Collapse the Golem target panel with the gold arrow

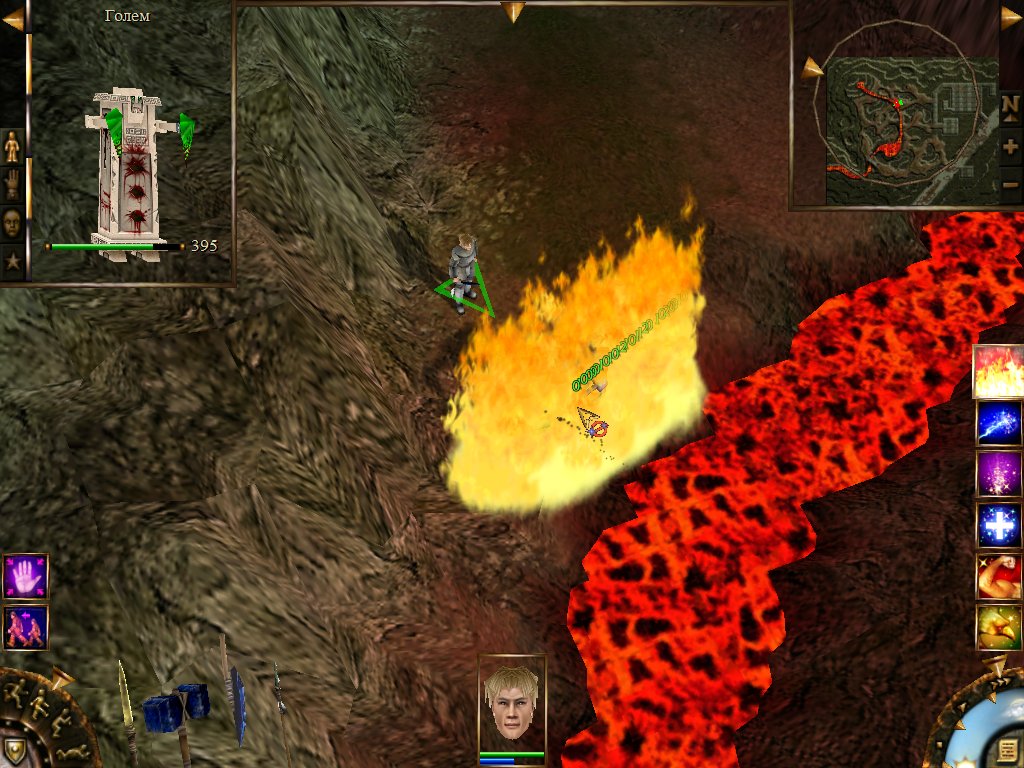pyautogui.click(x=13, y=19)
